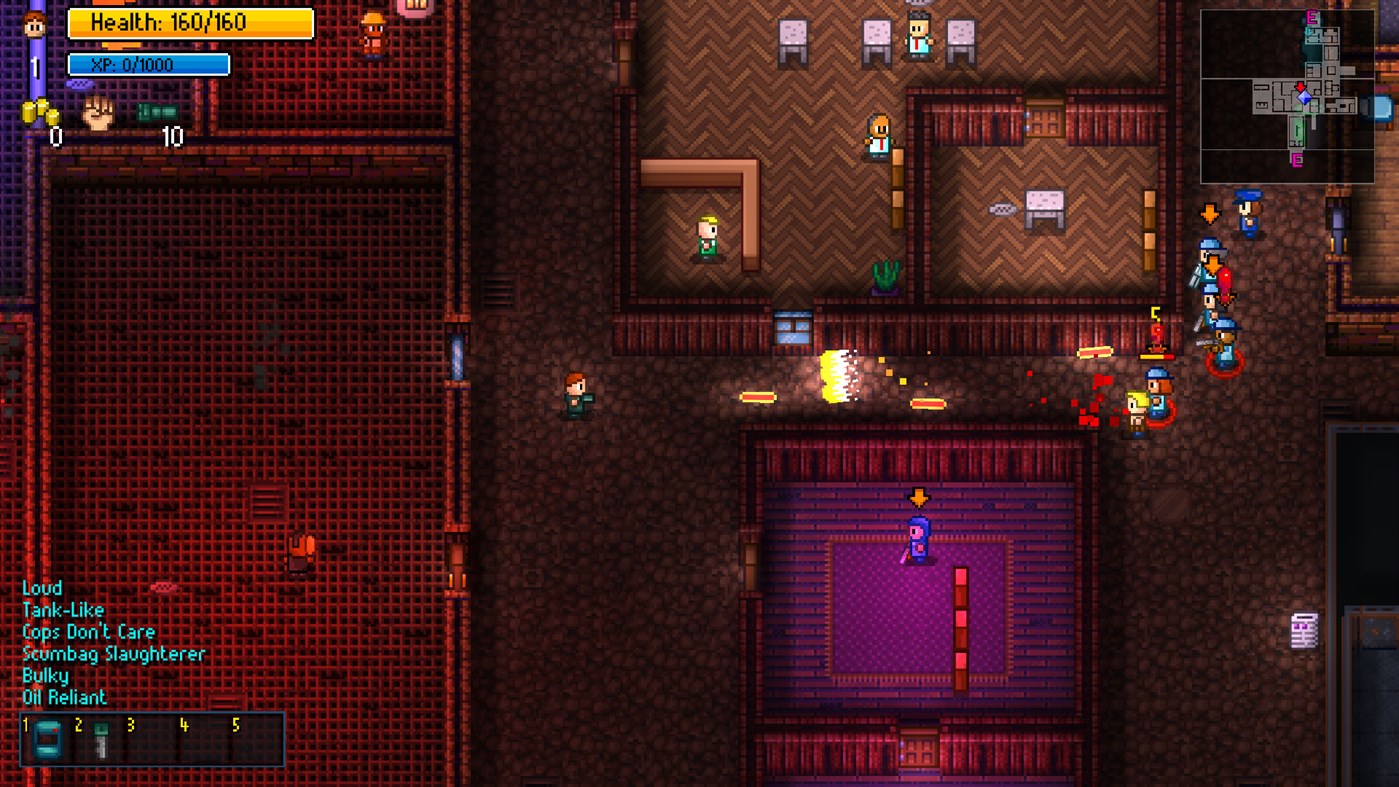Click the red player marker on the minimap

point(1302,88)
